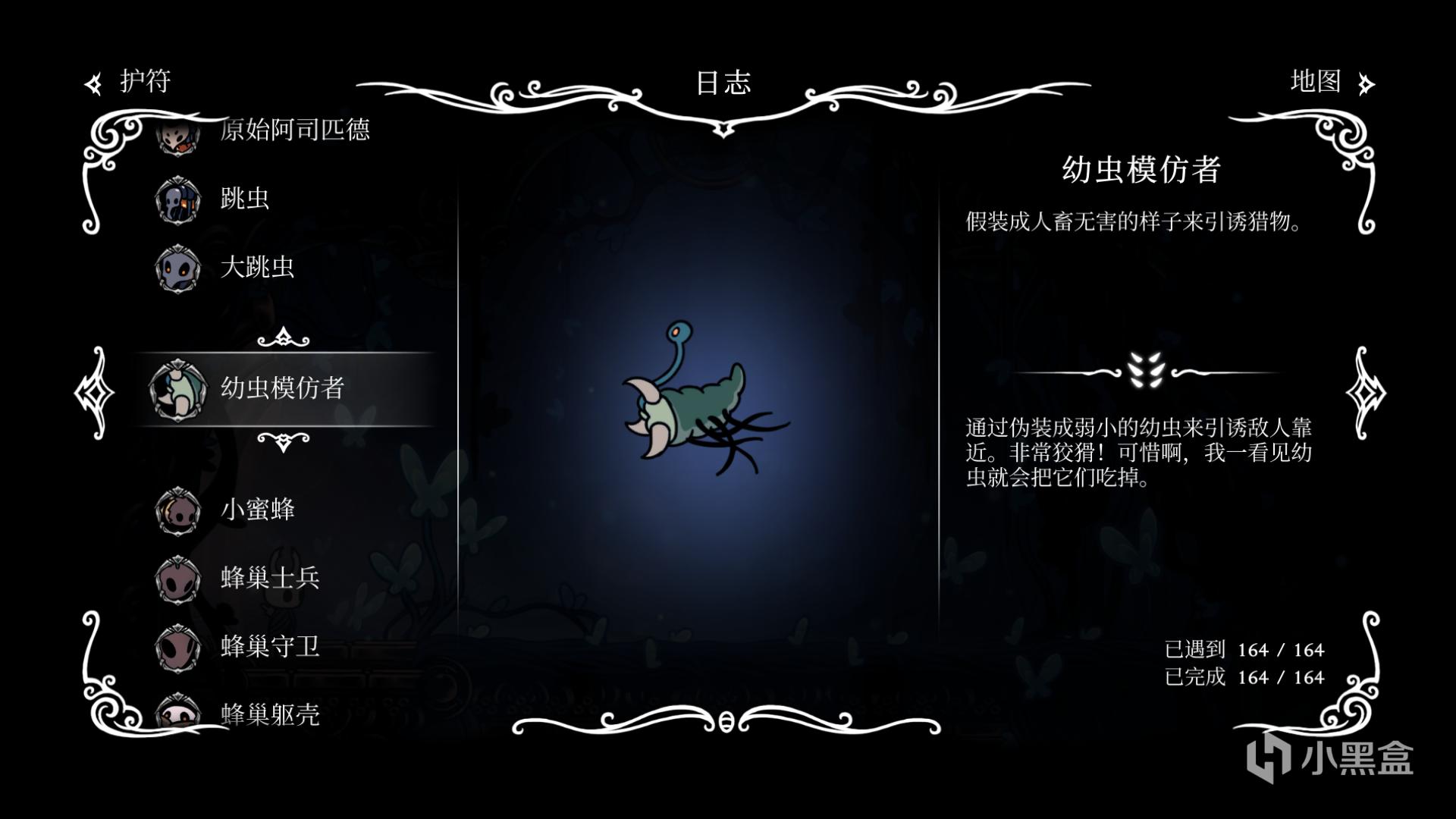The image size is (1456, 819).
Task: Choose the 大跳虫 entry in the list
Action: coord(256,267)
